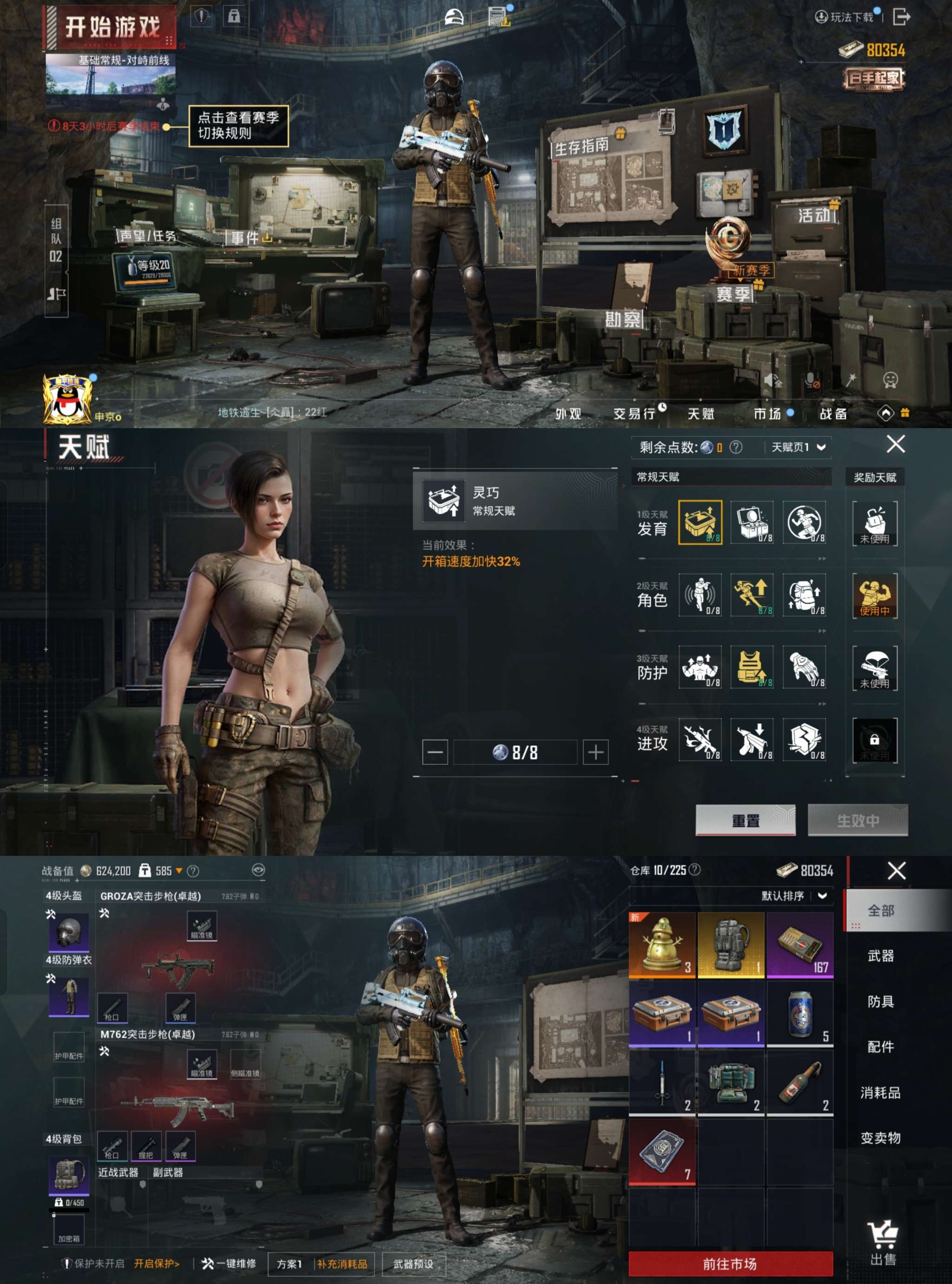
Task: Open the 天赋 talent menu
Action: [x=700, y=413]
